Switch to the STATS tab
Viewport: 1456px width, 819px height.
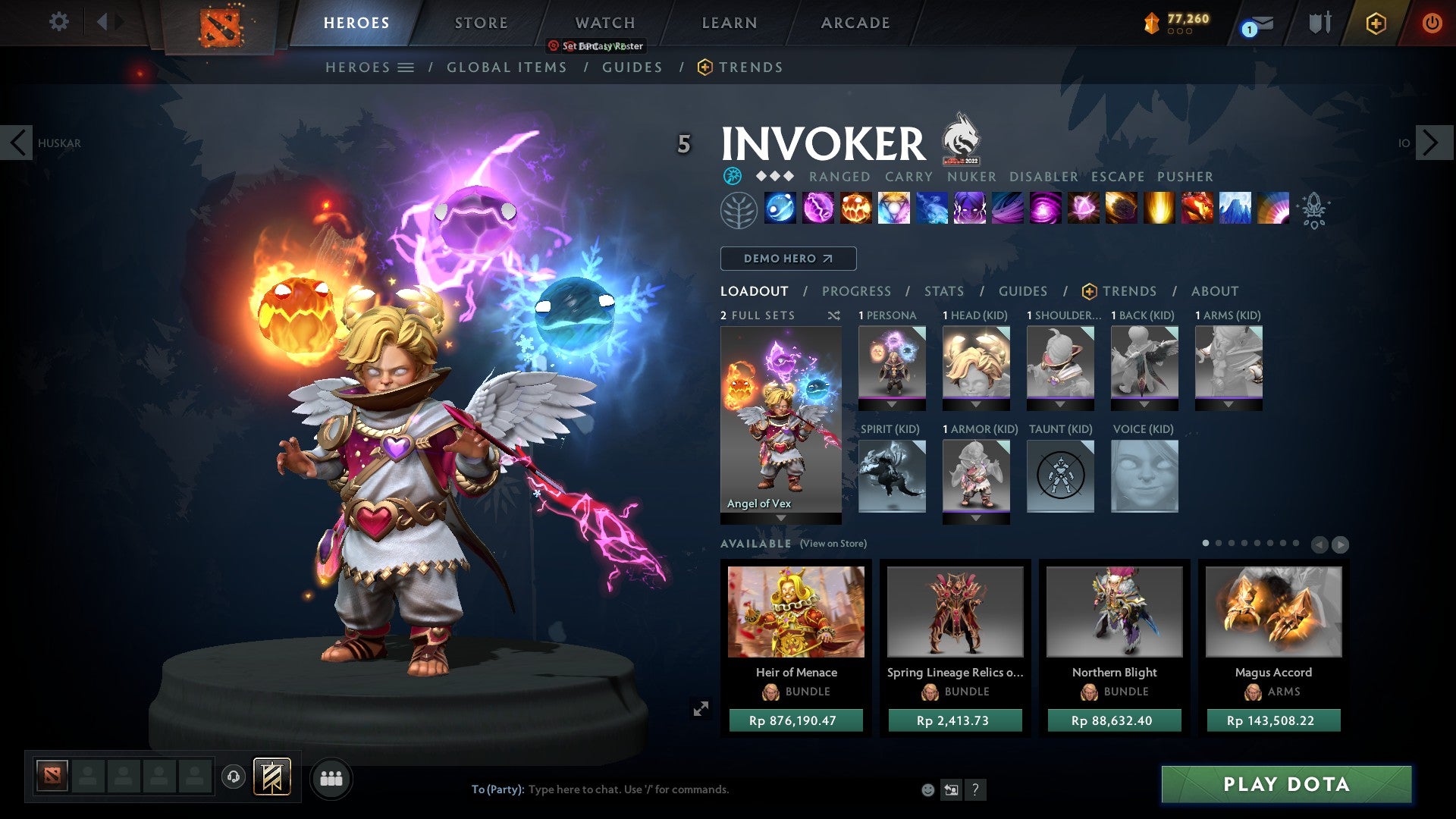point(943,290)
